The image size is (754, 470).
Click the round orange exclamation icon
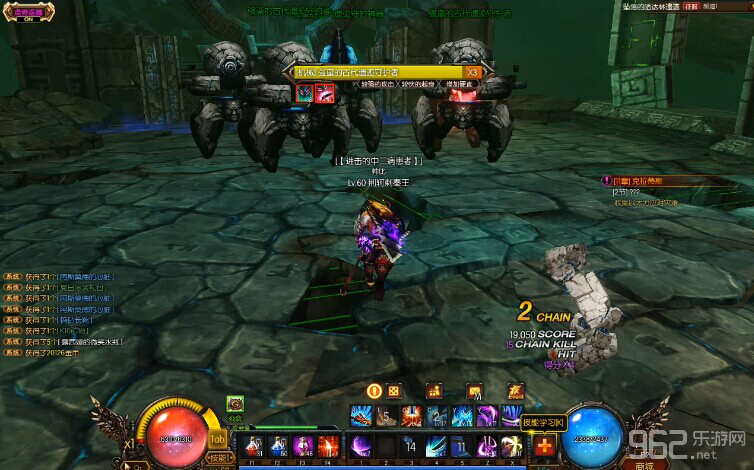[375, 391]
